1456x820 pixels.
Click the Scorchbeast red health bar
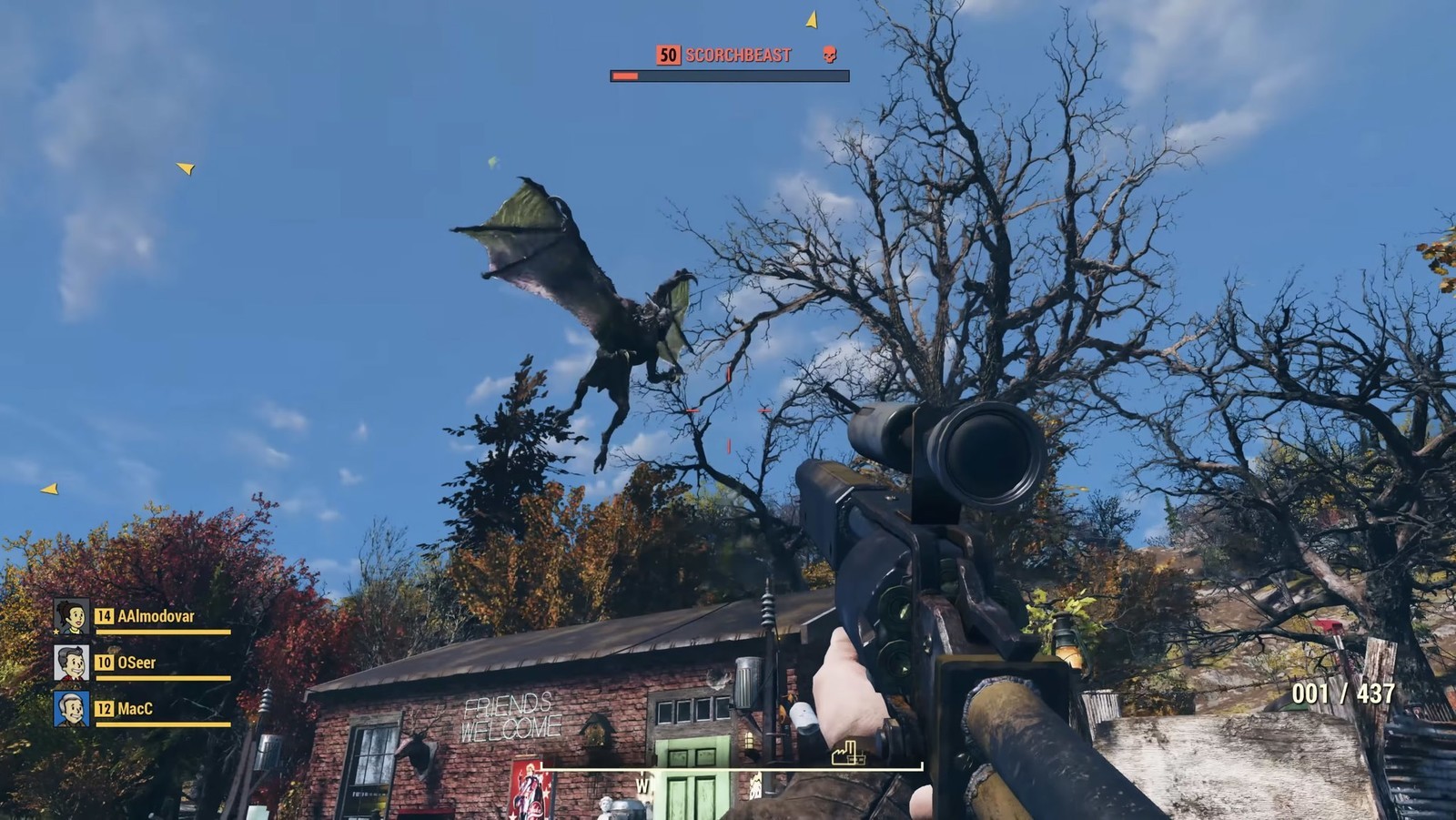[x=623, y=76]
